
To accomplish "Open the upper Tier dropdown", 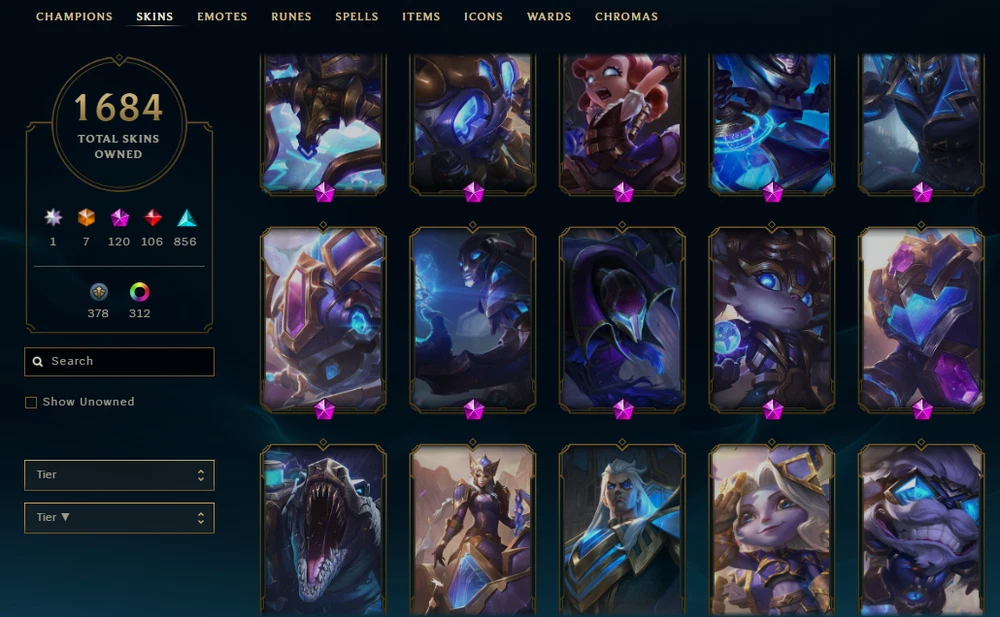I will point(119,475).
